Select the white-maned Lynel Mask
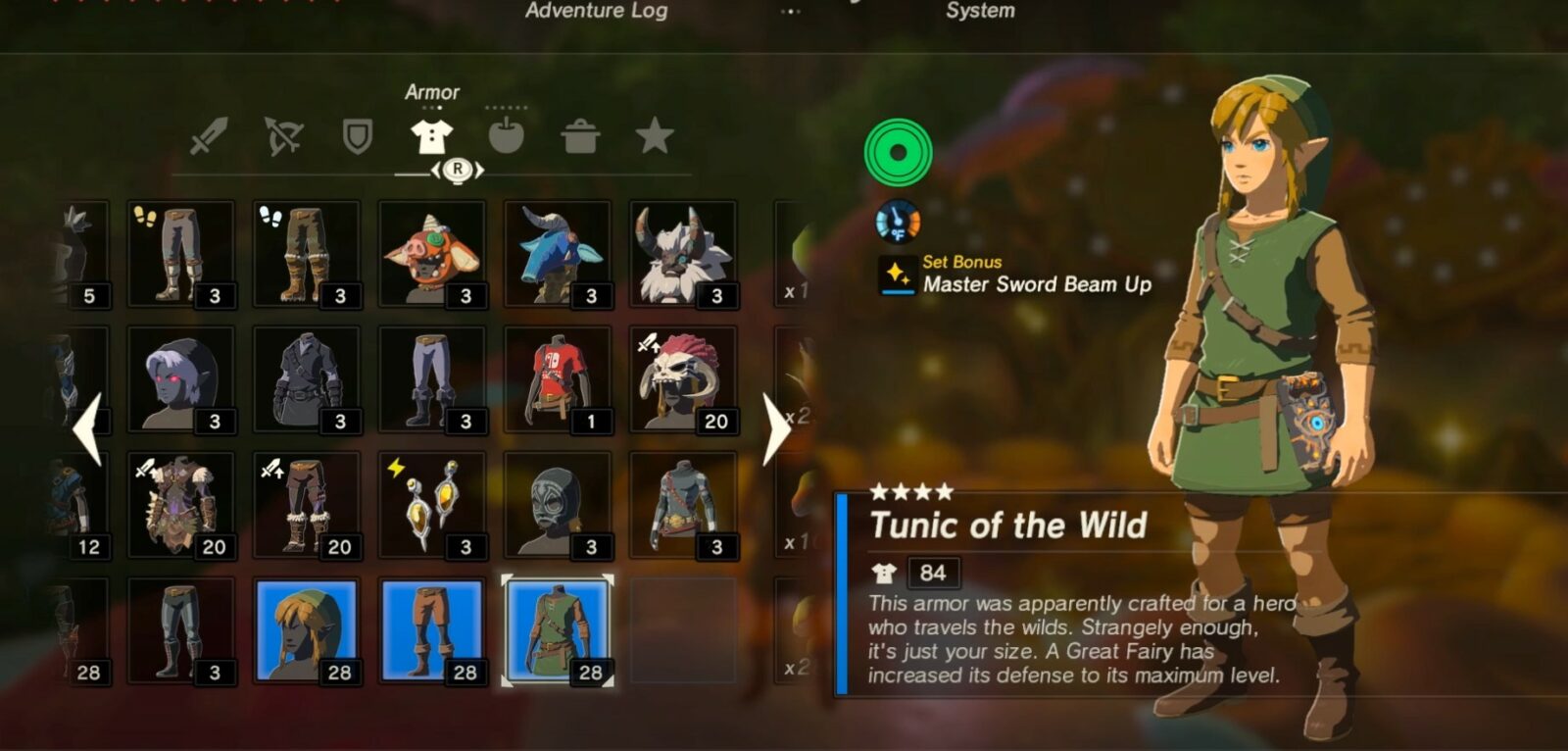Viewport: 1568px width, 751px height. (683, 255)
